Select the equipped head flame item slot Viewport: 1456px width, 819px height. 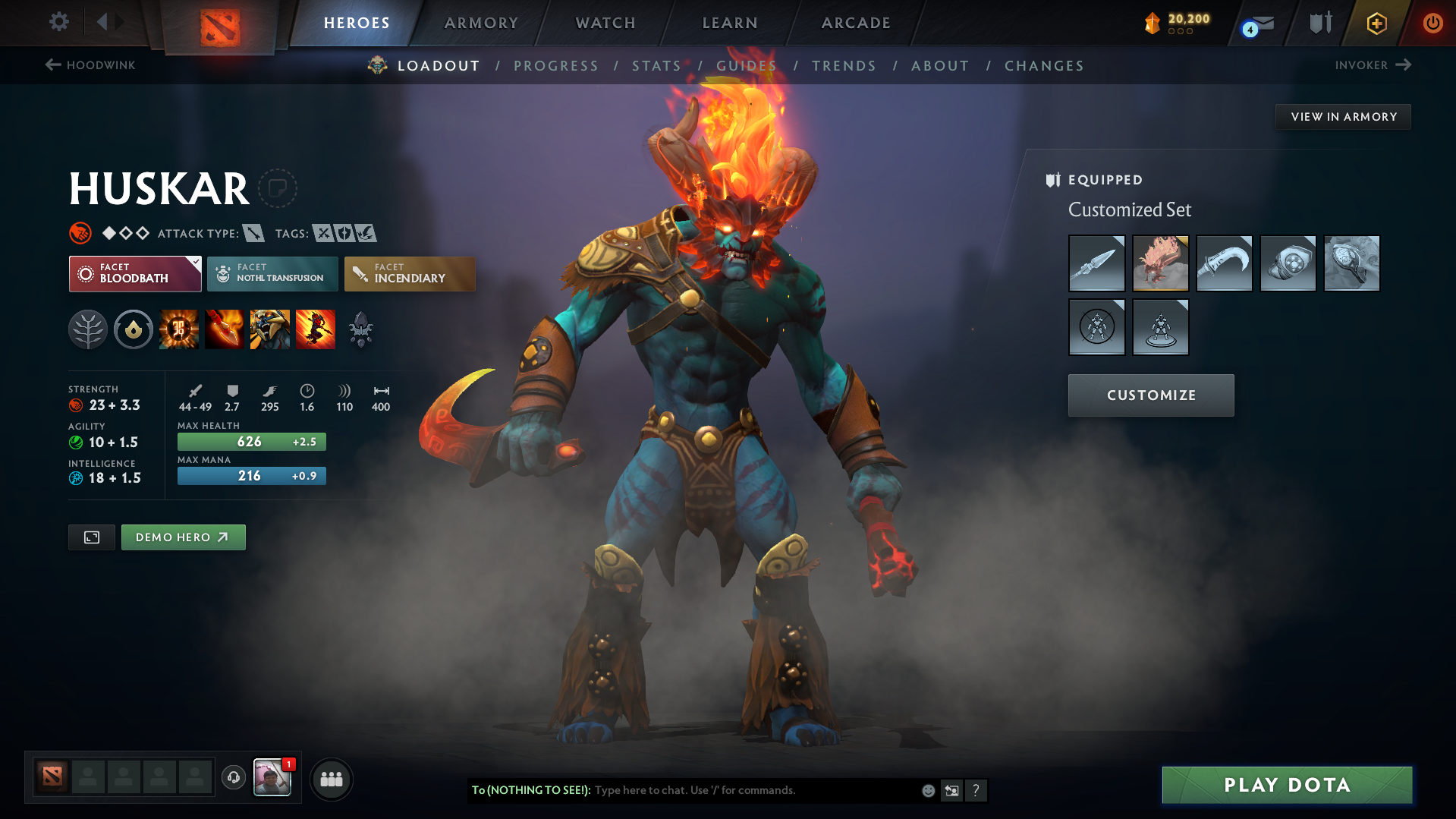click(x=1160, y=263)
